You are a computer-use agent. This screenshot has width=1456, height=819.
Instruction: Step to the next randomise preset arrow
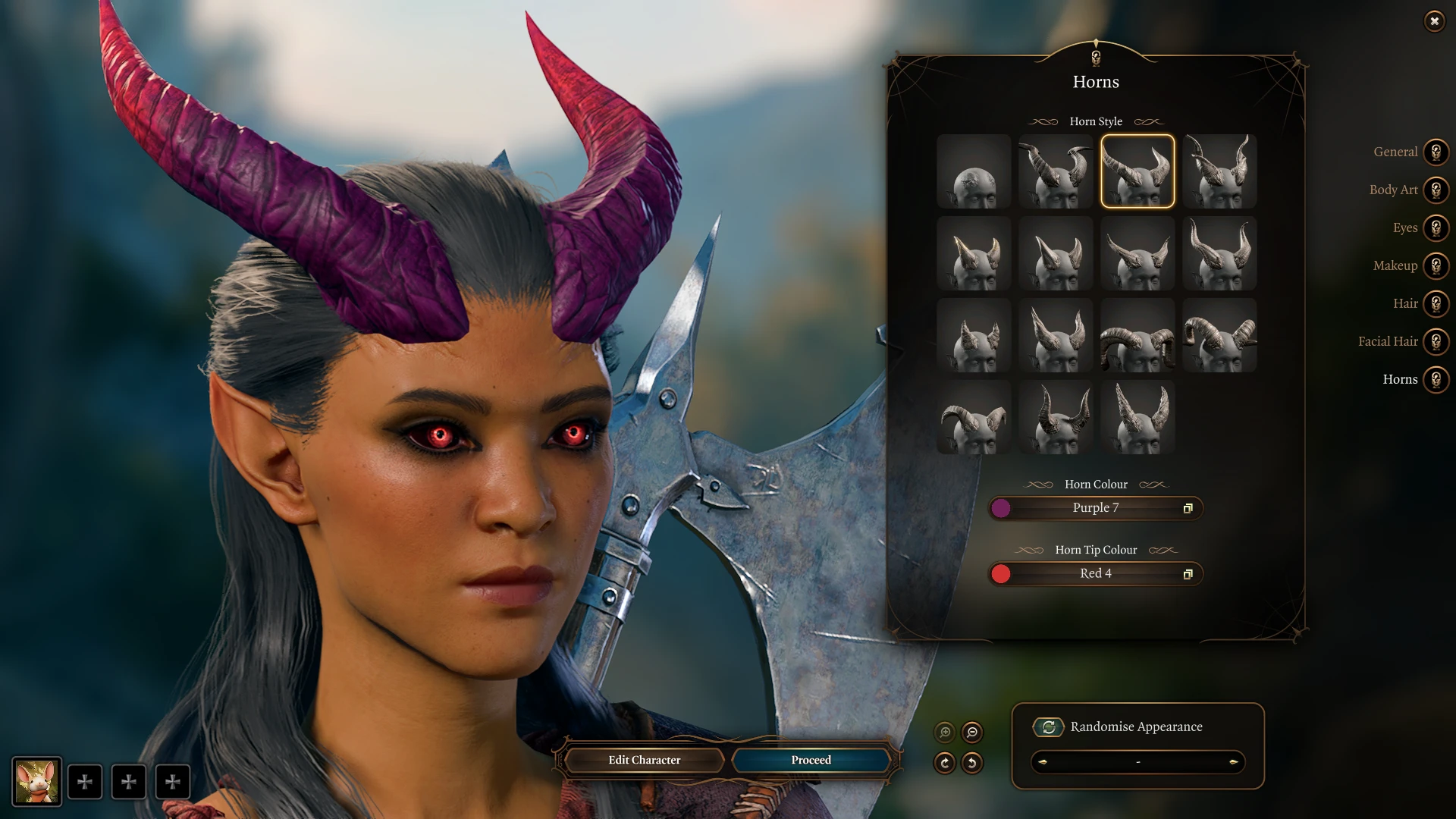pos(1233,762)
